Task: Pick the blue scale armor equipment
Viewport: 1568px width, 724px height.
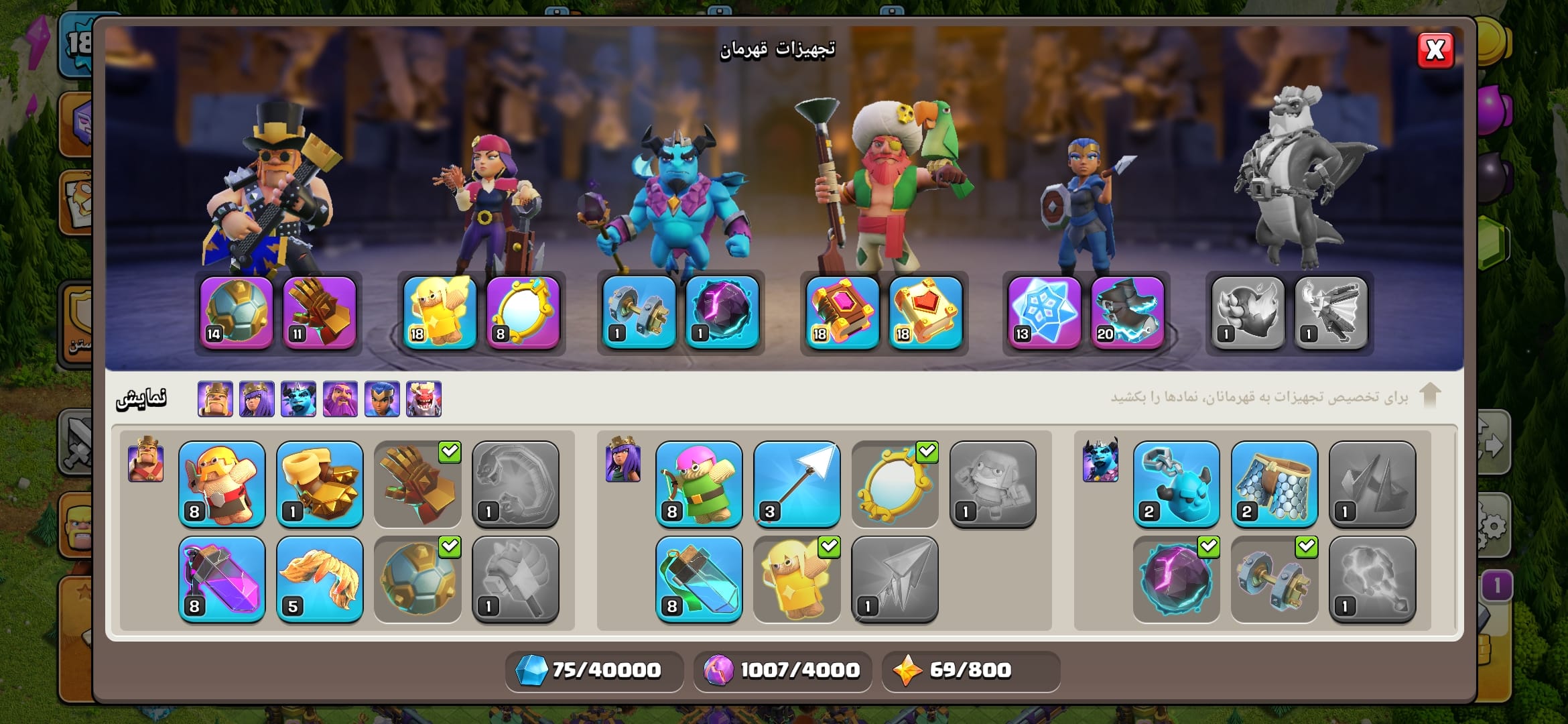Action: pyautogui.click(x=1274, y=483)
